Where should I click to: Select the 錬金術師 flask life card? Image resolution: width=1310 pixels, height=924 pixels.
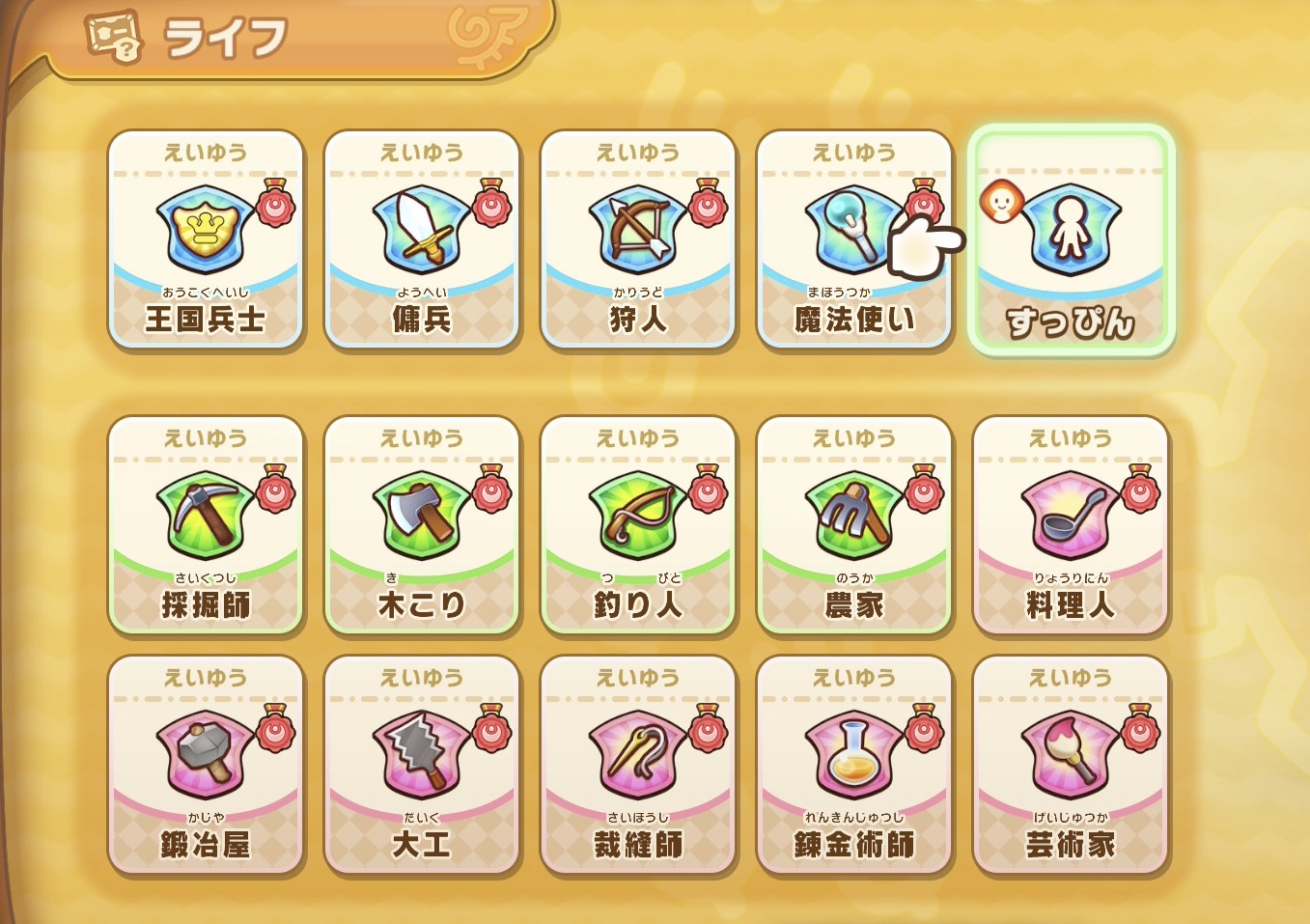854,765
